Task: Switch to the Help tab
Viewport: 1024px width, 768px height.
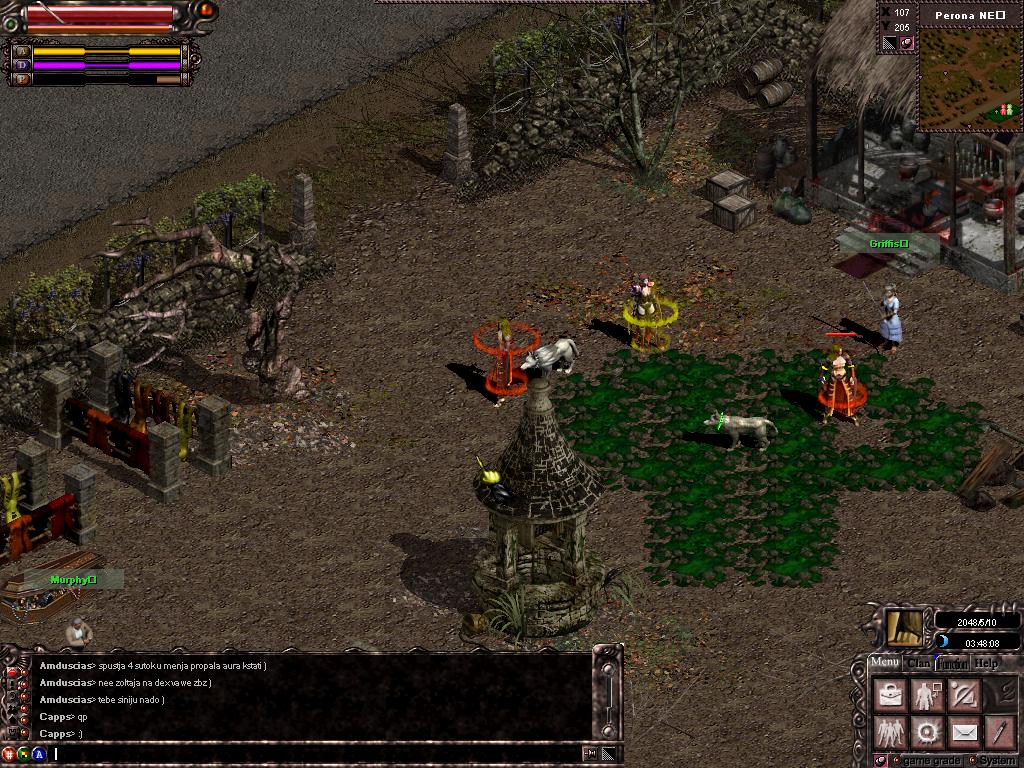Action: (986, 663)
